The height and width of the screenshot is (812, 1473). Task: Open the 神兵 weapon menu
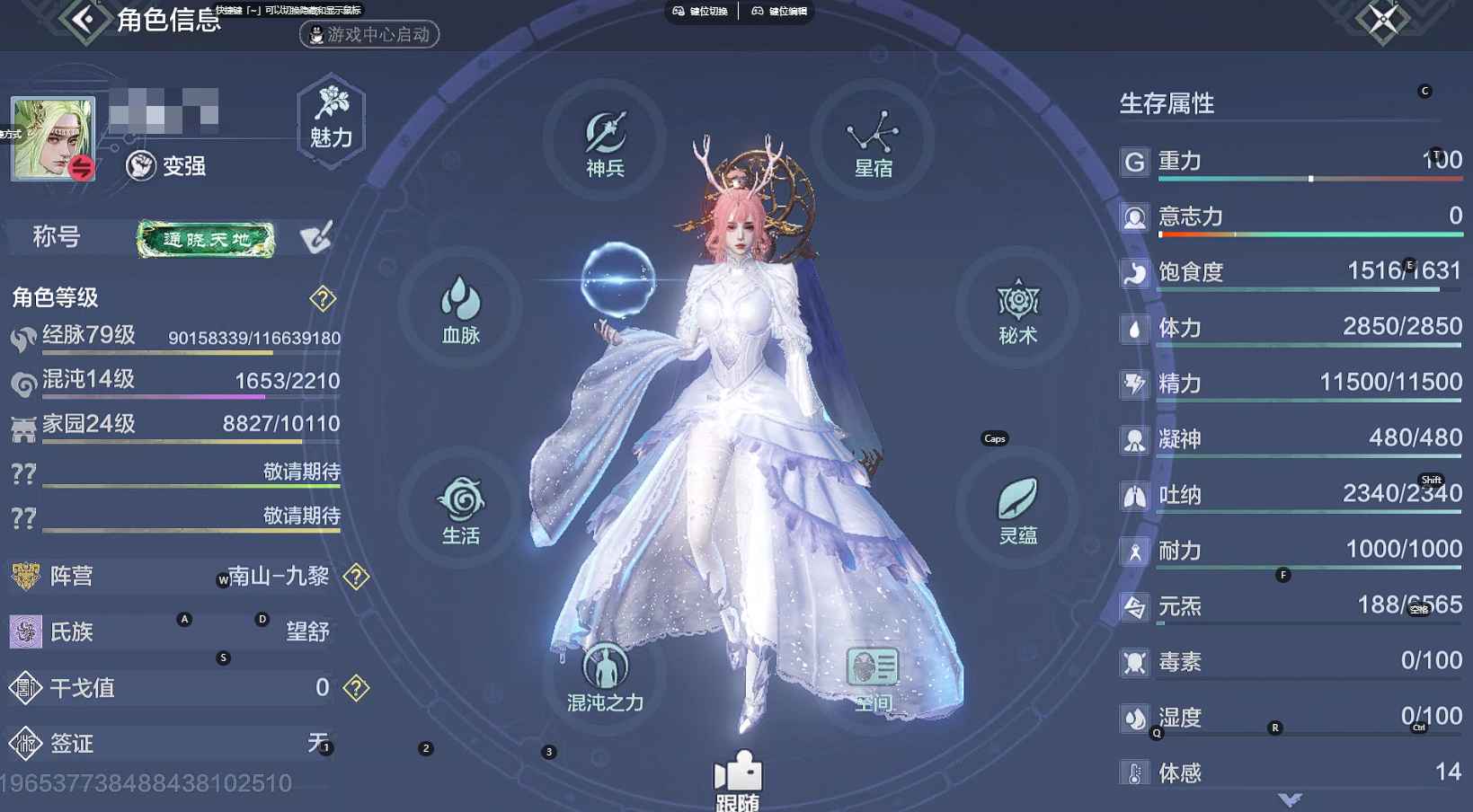point(605,144)
